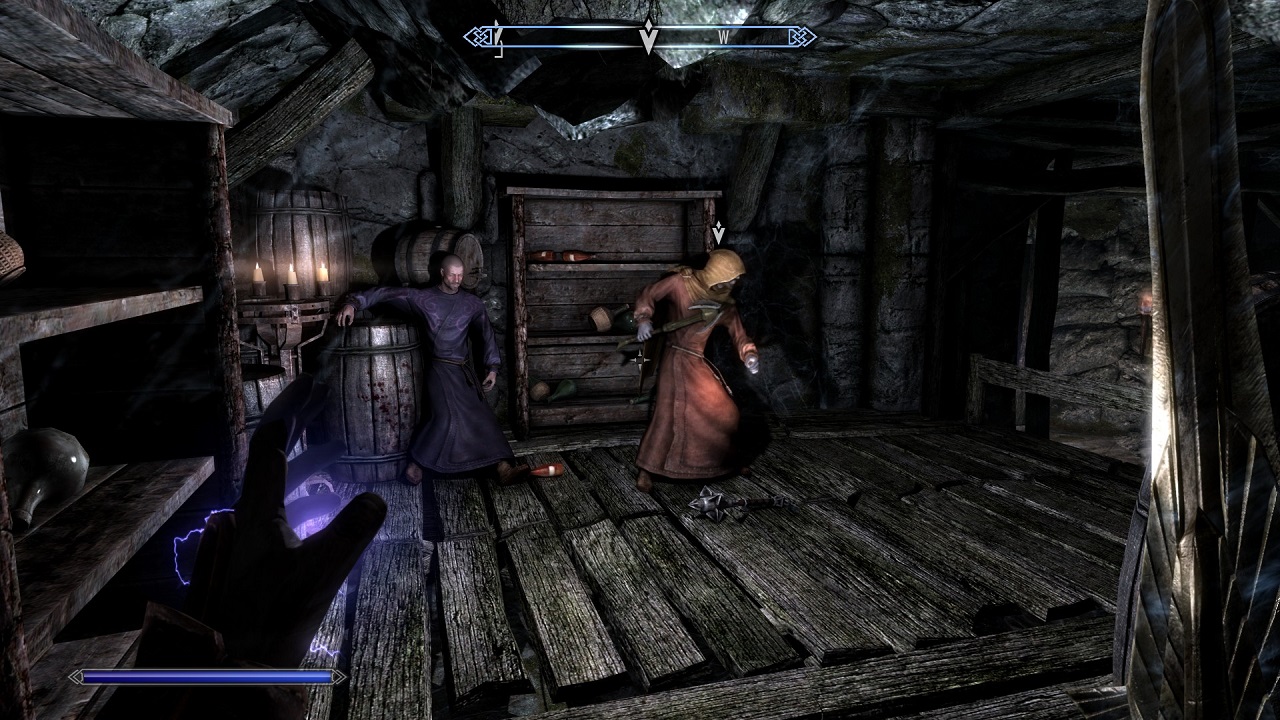The image size is (1280, 720).
Task: Click the floating quest marker above the hooded figure
Action: (718, 233)
